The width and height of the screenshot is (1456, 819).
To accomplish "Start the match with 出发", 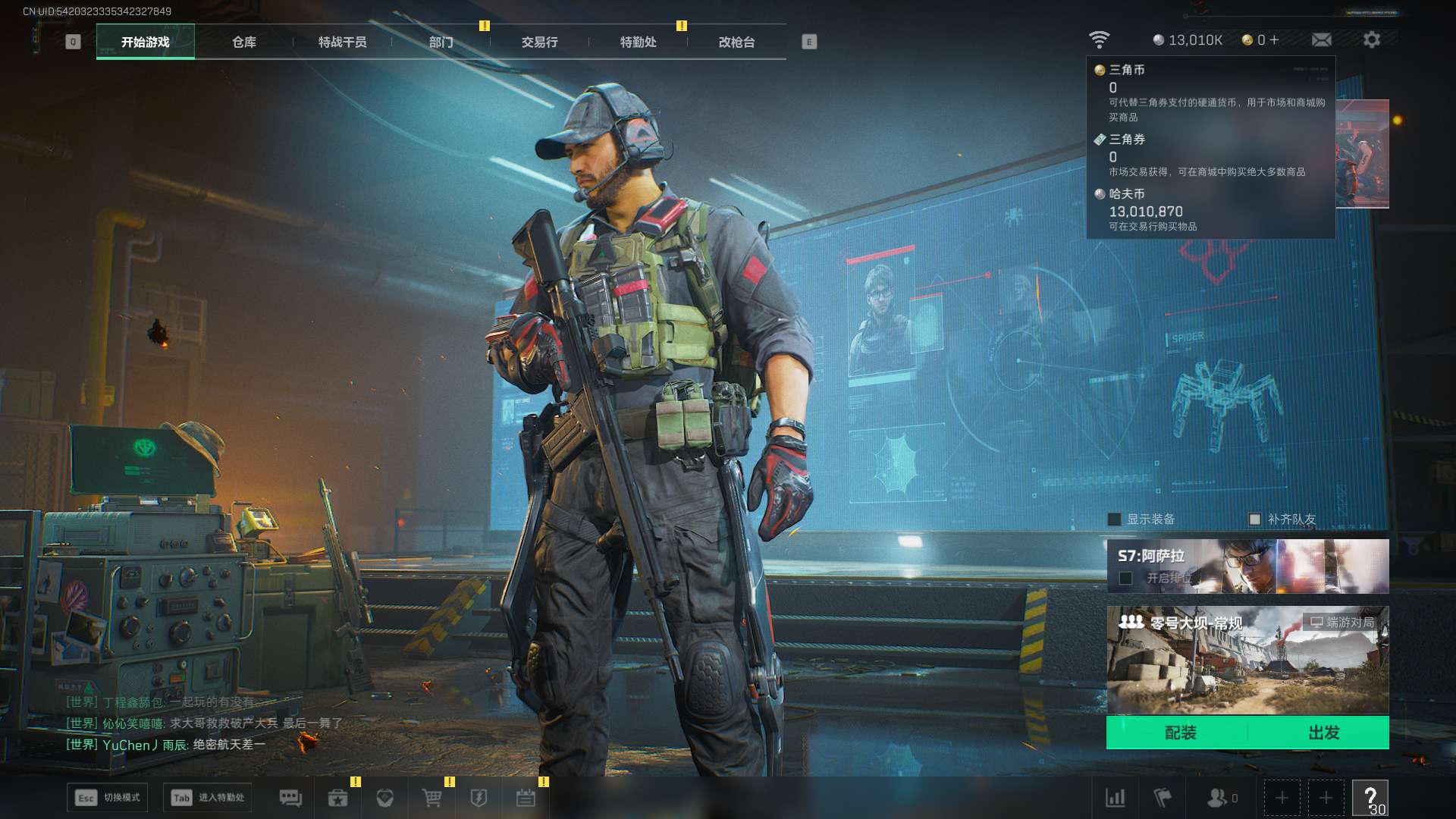I will coord(1323,733).
